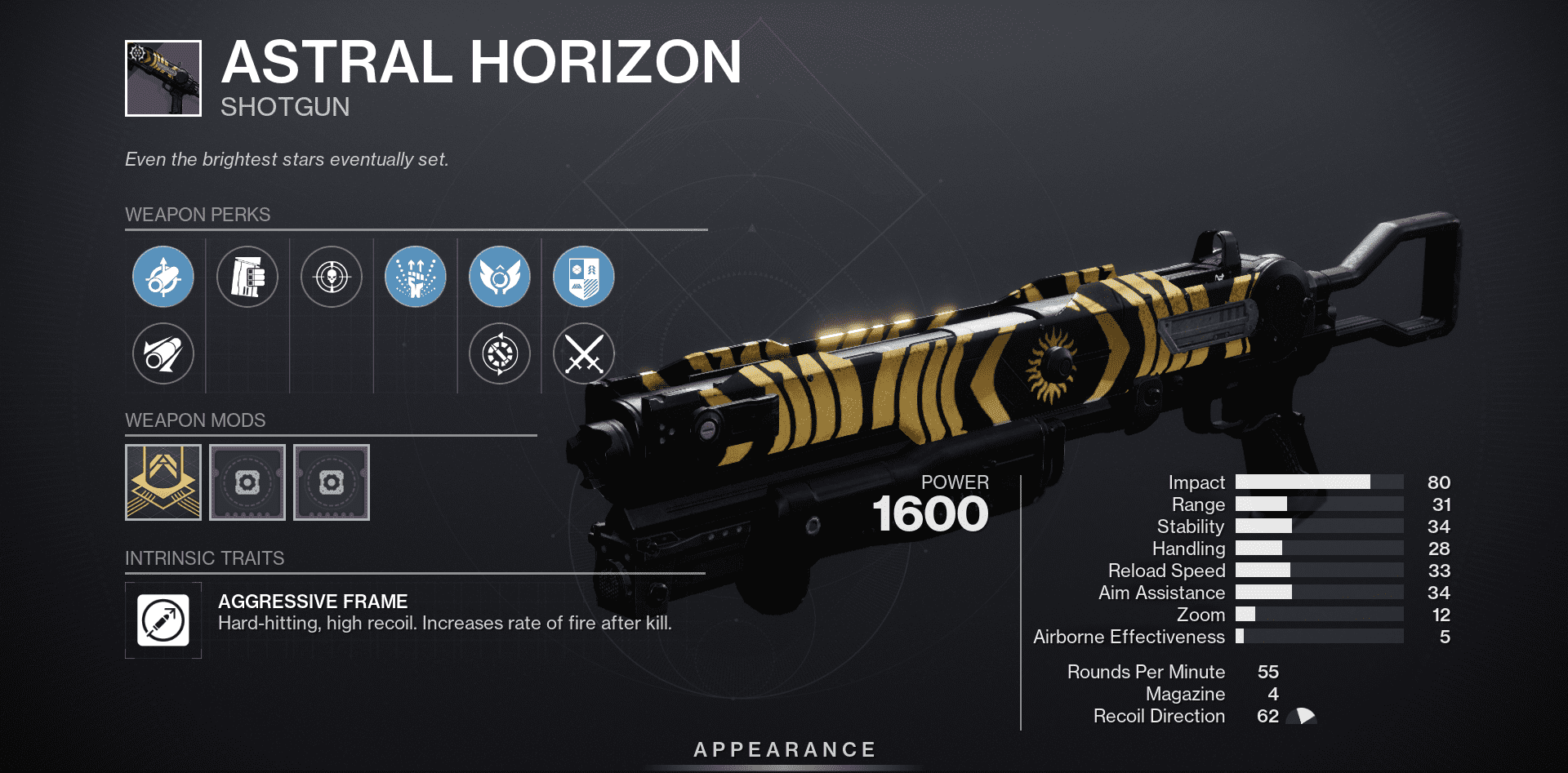Click the INTRINSIC TRAITS section label
Viewport: 1568px width, 773px height.
pyautogui.click(x=204, y=558)
